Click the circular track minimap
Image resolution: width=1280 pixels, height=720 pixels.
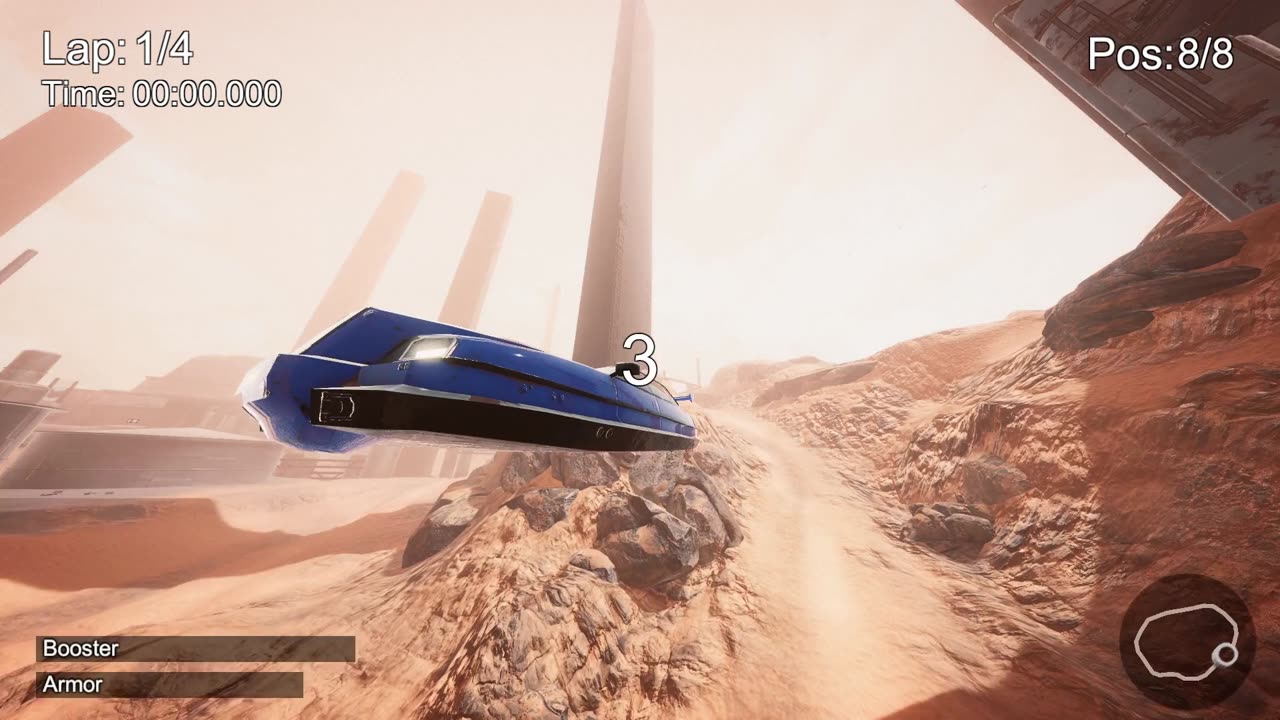(x=1187, y=642)
